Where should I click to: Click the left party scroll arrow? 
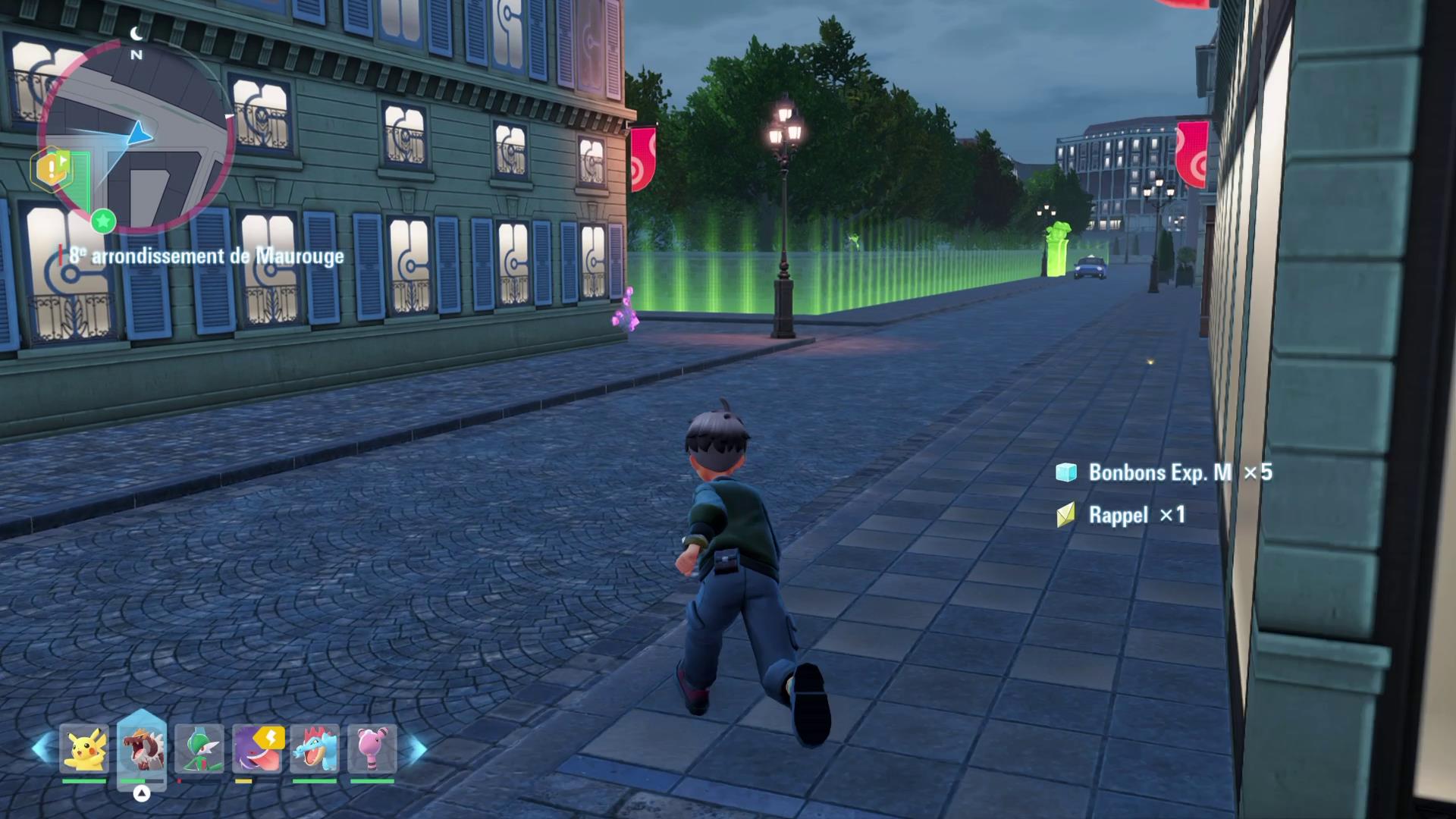(42, 749)
